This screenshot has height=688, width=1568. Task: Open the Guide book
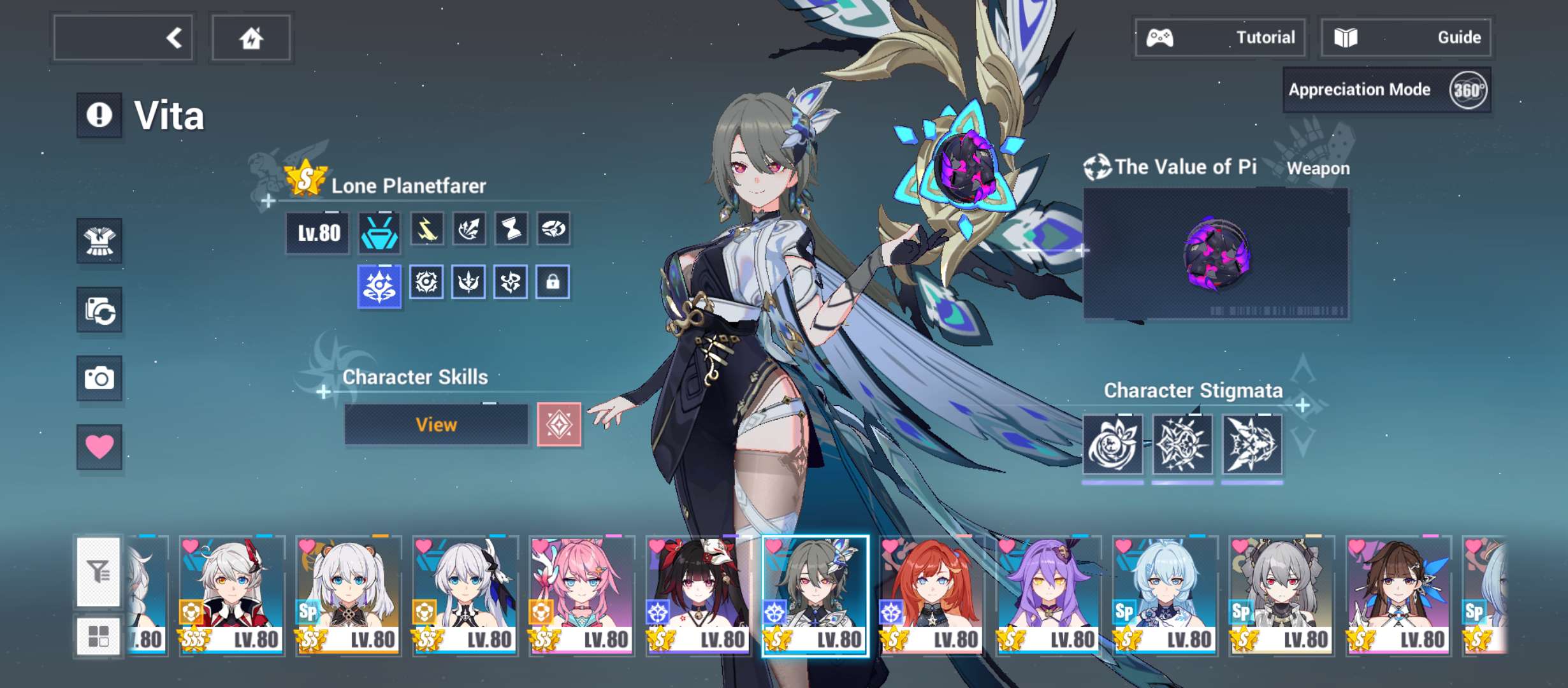click(1405, 38)
